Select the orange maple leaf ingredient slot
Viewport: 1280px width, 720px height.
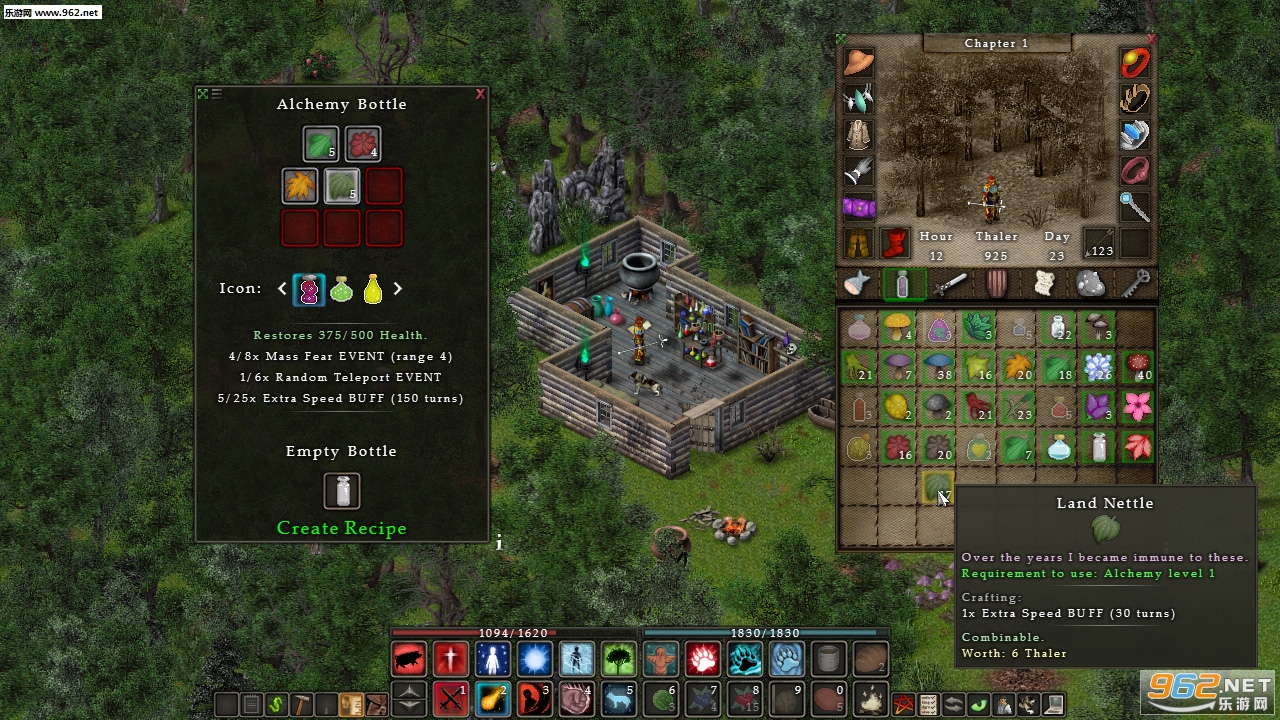[x=300, y=186]
